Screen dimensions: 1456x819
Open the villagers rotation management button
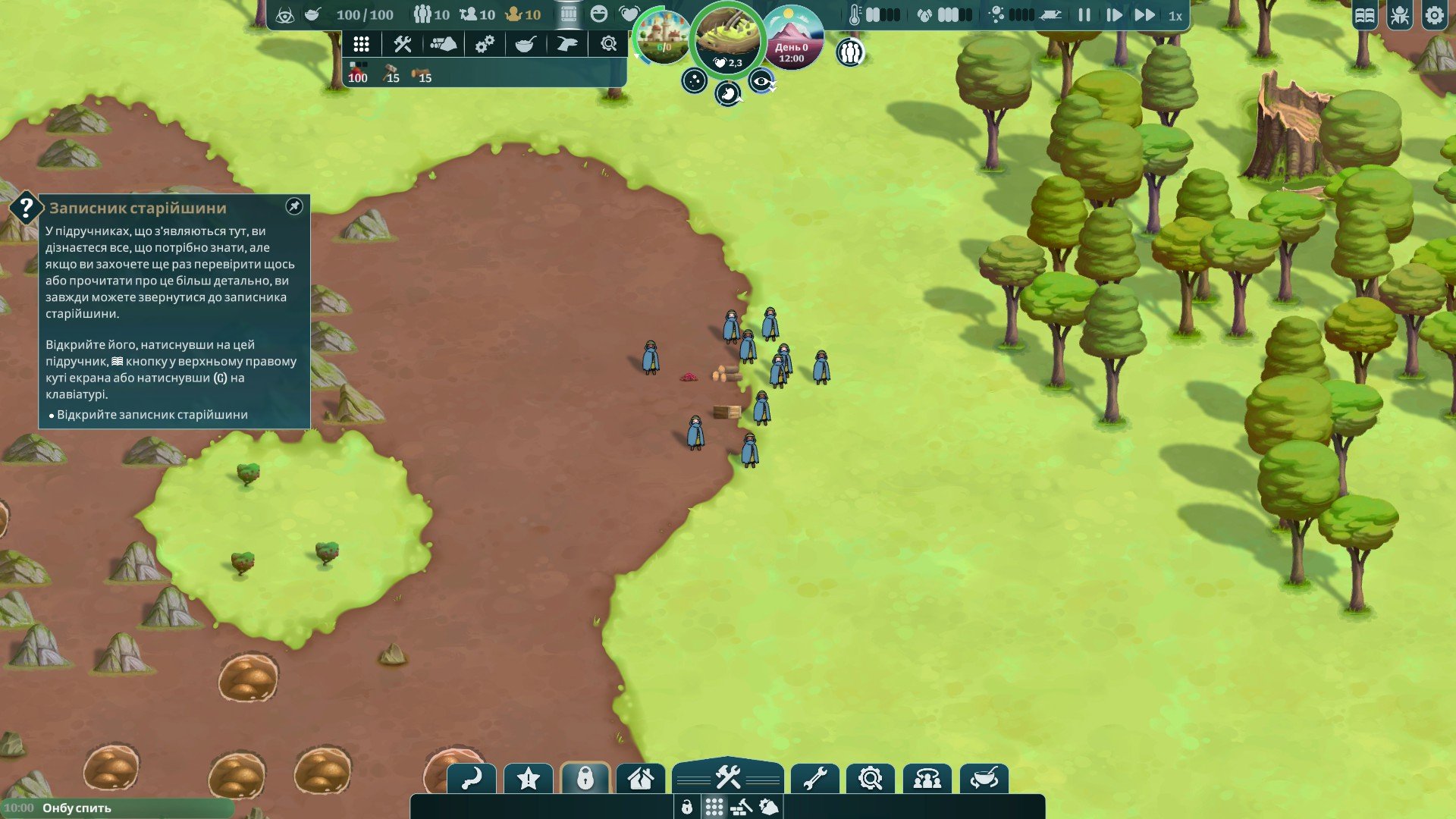(927, 779)
